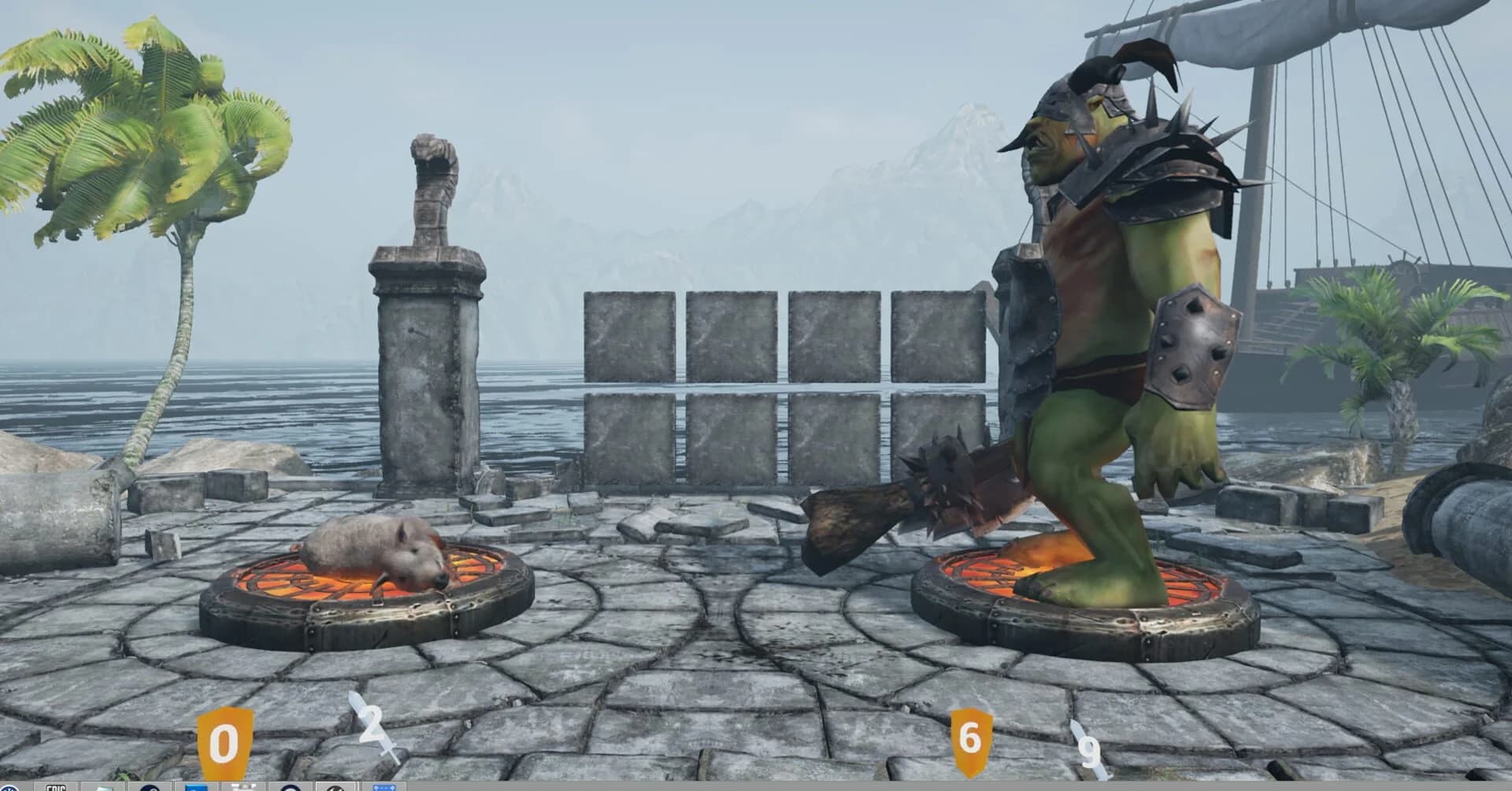Open the blue application icon near the taskbar end
Screen dimensions: 1512x791
pos(386,787)
